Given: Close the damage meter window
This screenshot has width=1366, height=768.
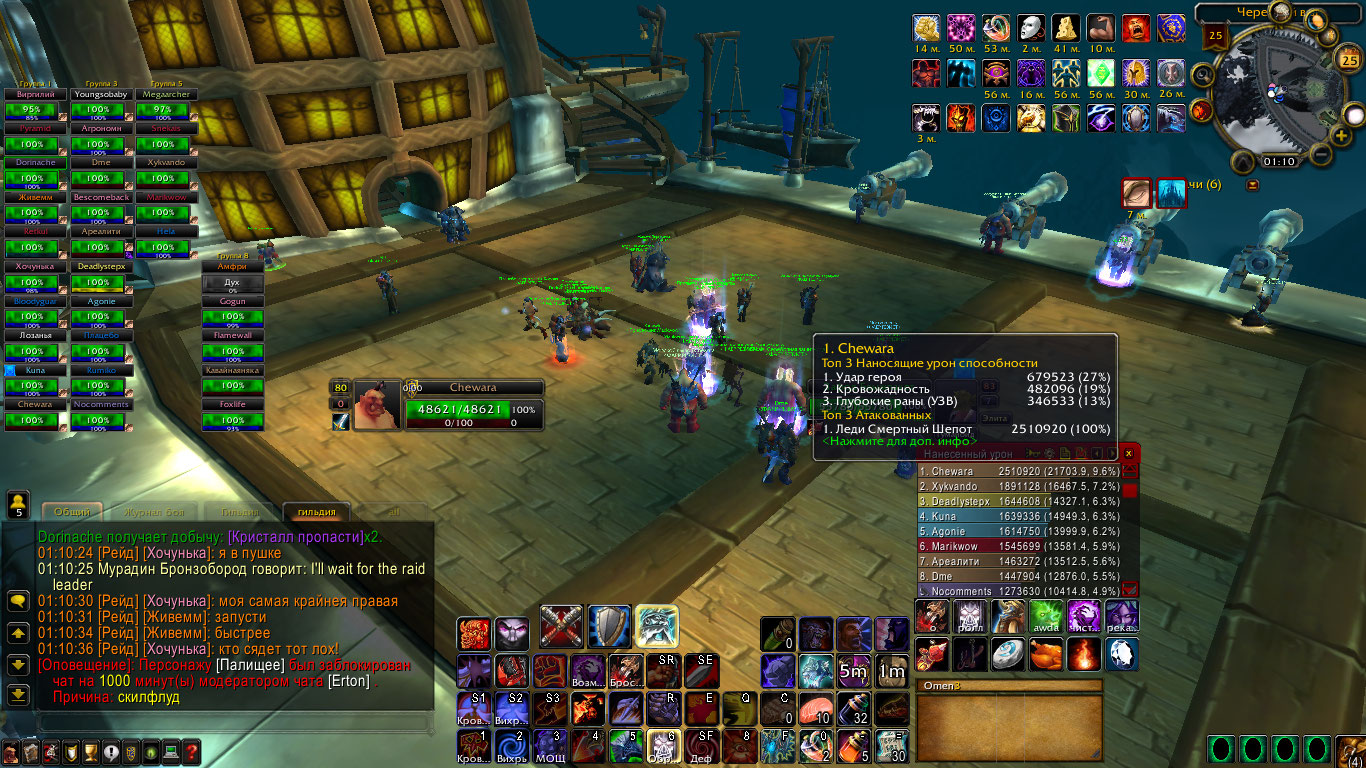Looking at the screenshot, I should [x=1129, y=453].
